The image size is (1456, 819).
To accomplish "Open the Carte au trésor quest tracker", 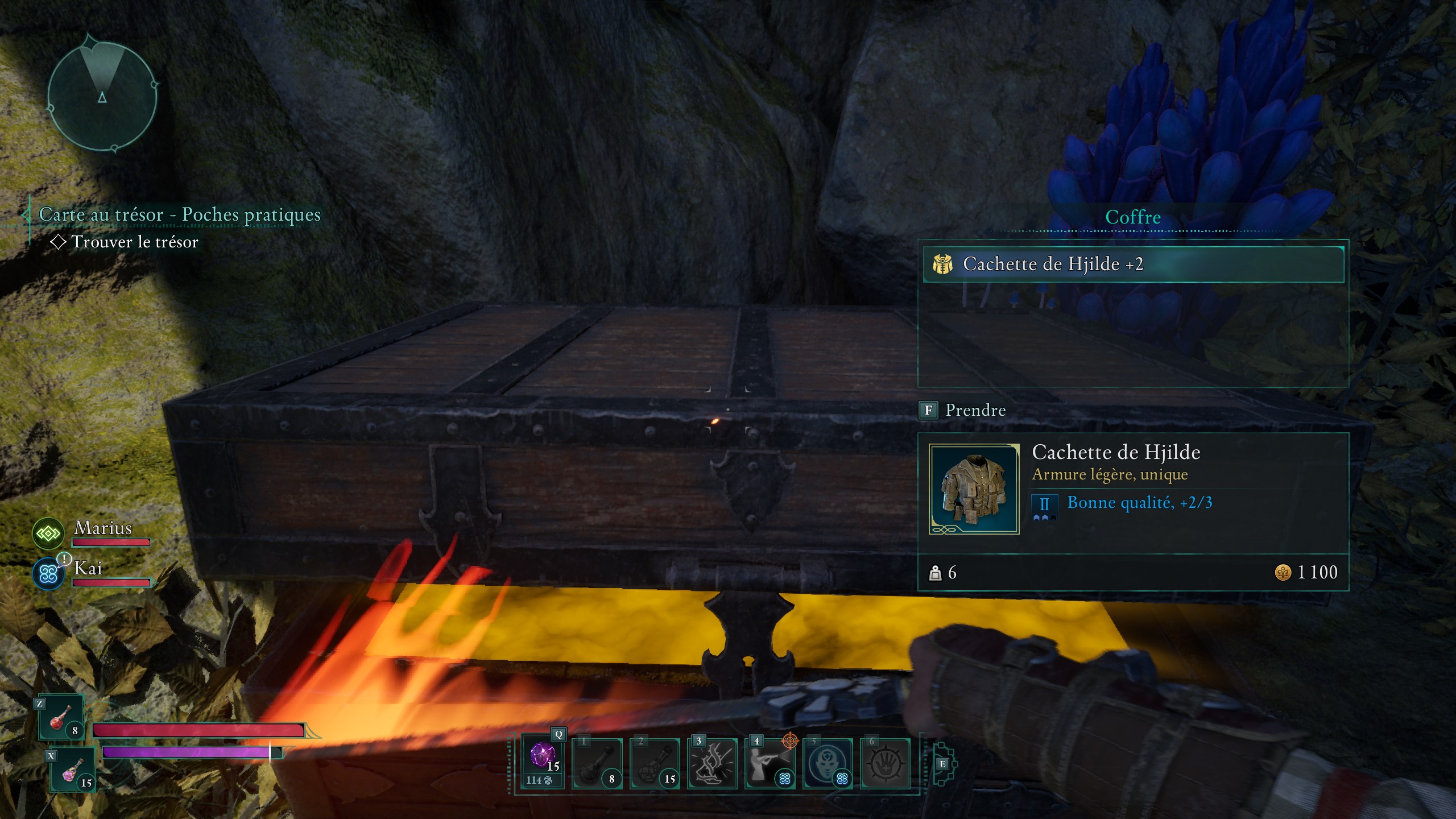I will point(179,215).
